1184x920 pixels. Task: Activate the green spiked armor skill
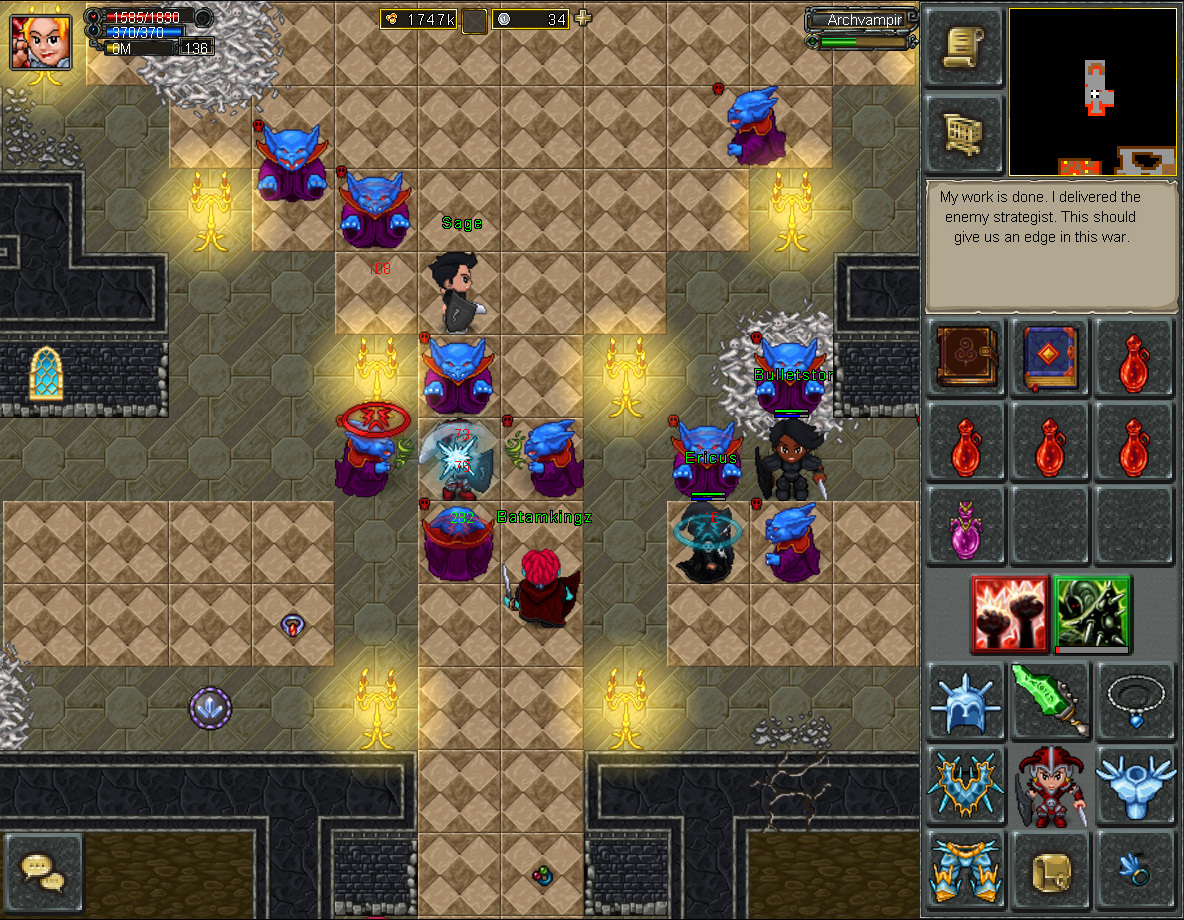click(x=1092, y=613)
